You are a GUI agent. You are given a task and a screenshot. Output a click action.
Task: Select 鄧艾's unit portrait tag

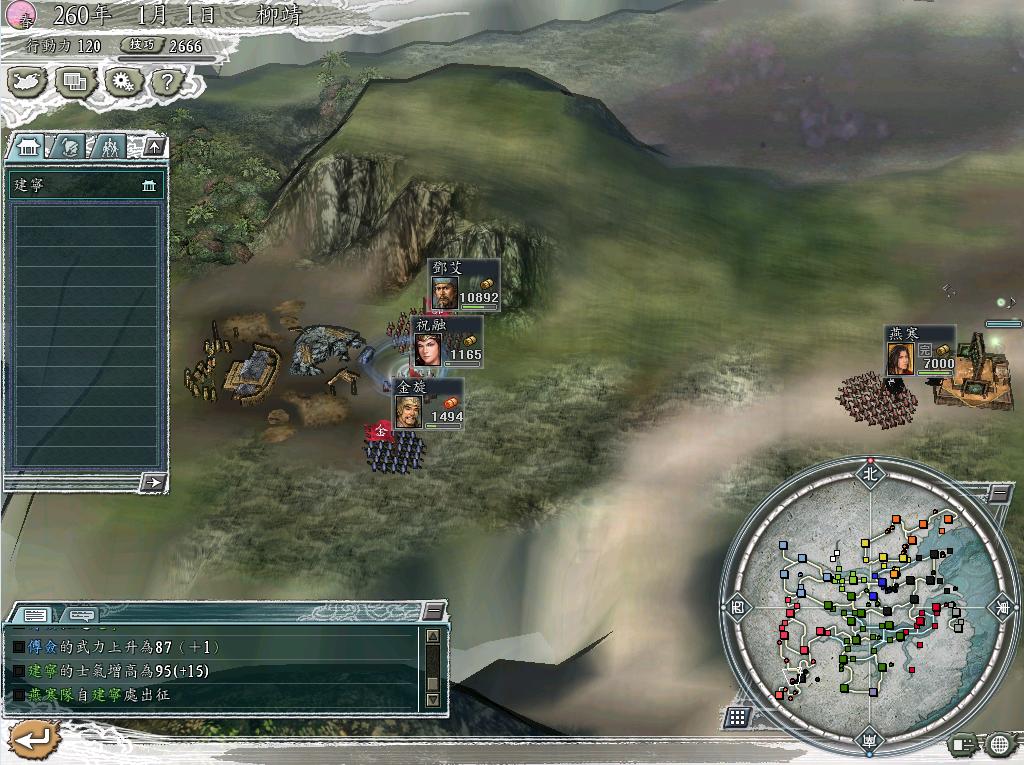pyautogui.click(x=446, y=292)
